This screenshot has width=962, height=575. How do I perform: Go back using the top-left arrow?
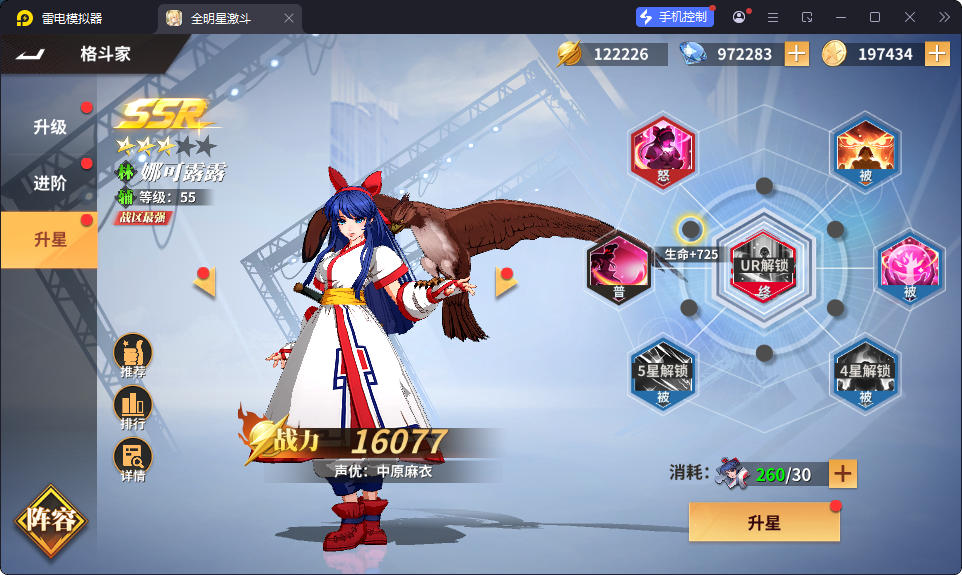click(x=30, y=53)
